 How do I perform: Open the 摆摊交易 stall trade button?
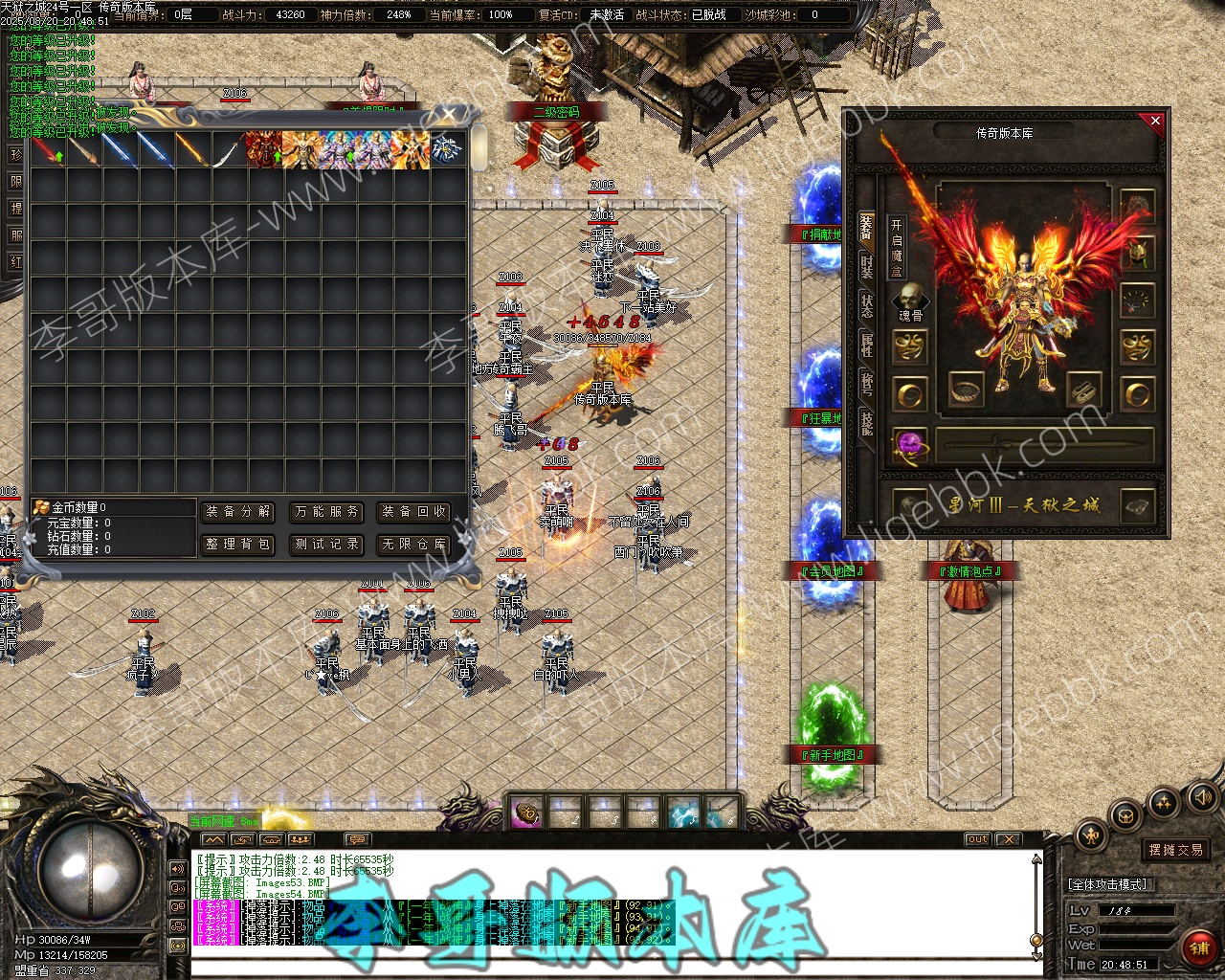click(x=1176, y=850)
